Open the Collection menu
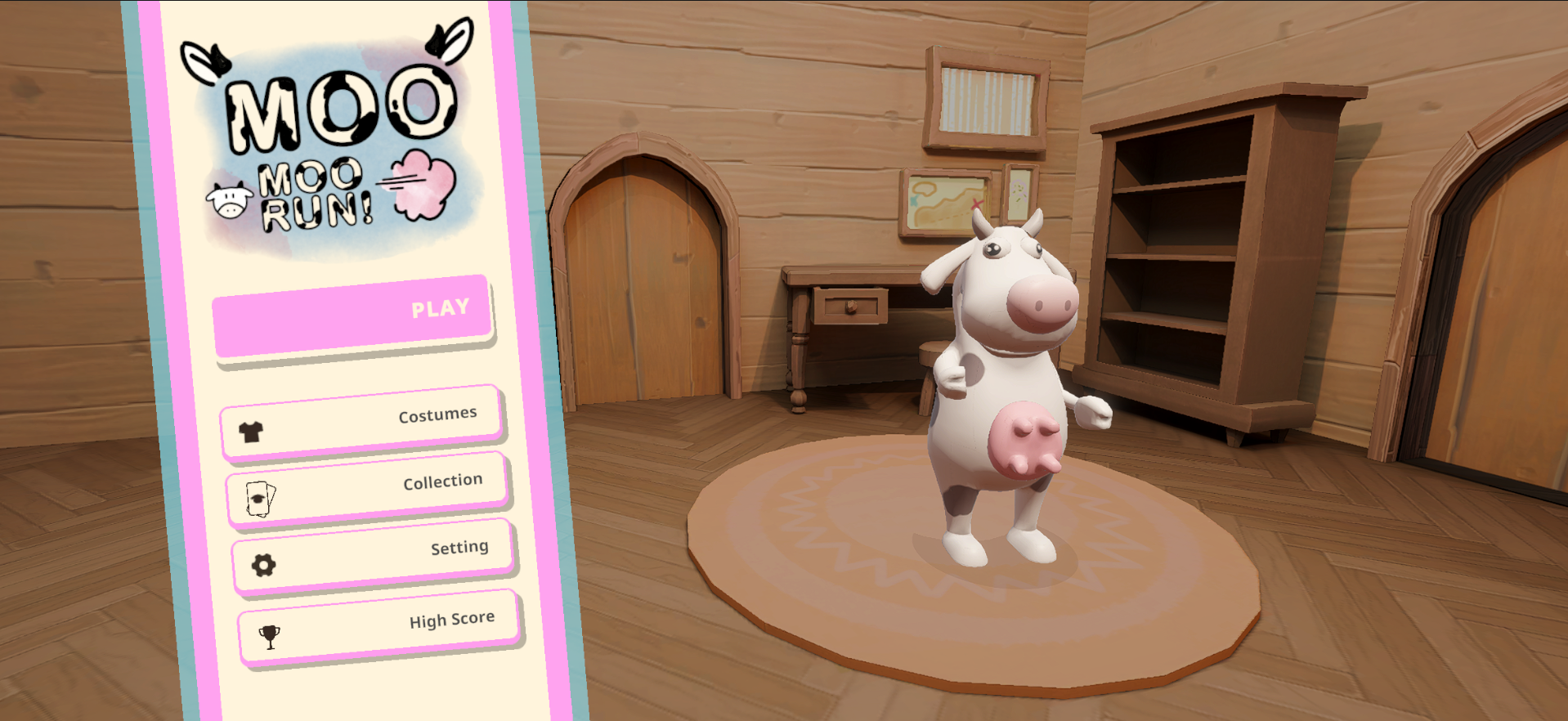Image resolution: width=1568 pixels, height=721 pixels. (367, 489)
